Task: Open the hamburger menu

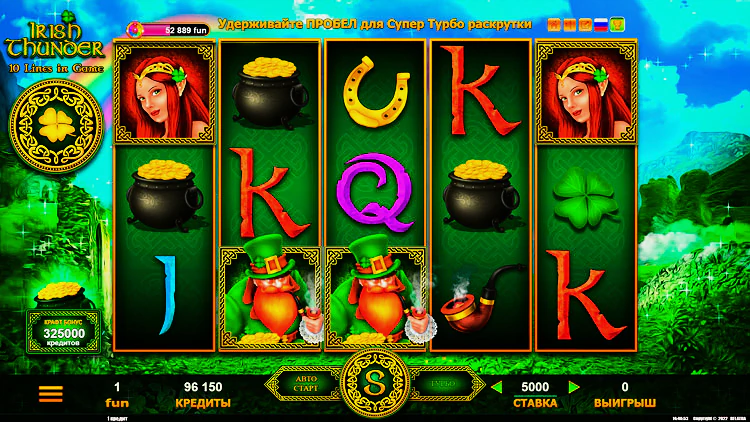Action: 50,393
